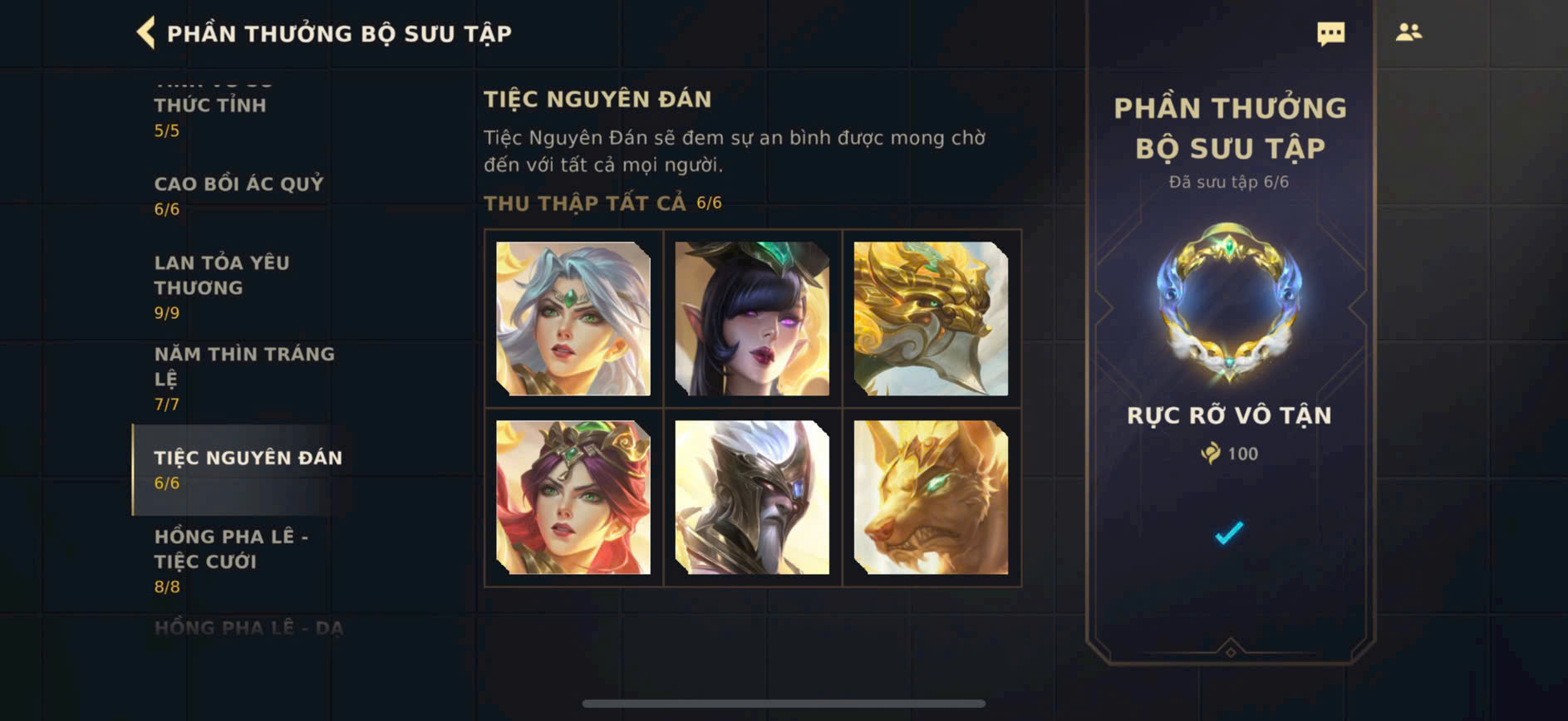View the silver-haired woman skin thumbnail

(573, 319)
